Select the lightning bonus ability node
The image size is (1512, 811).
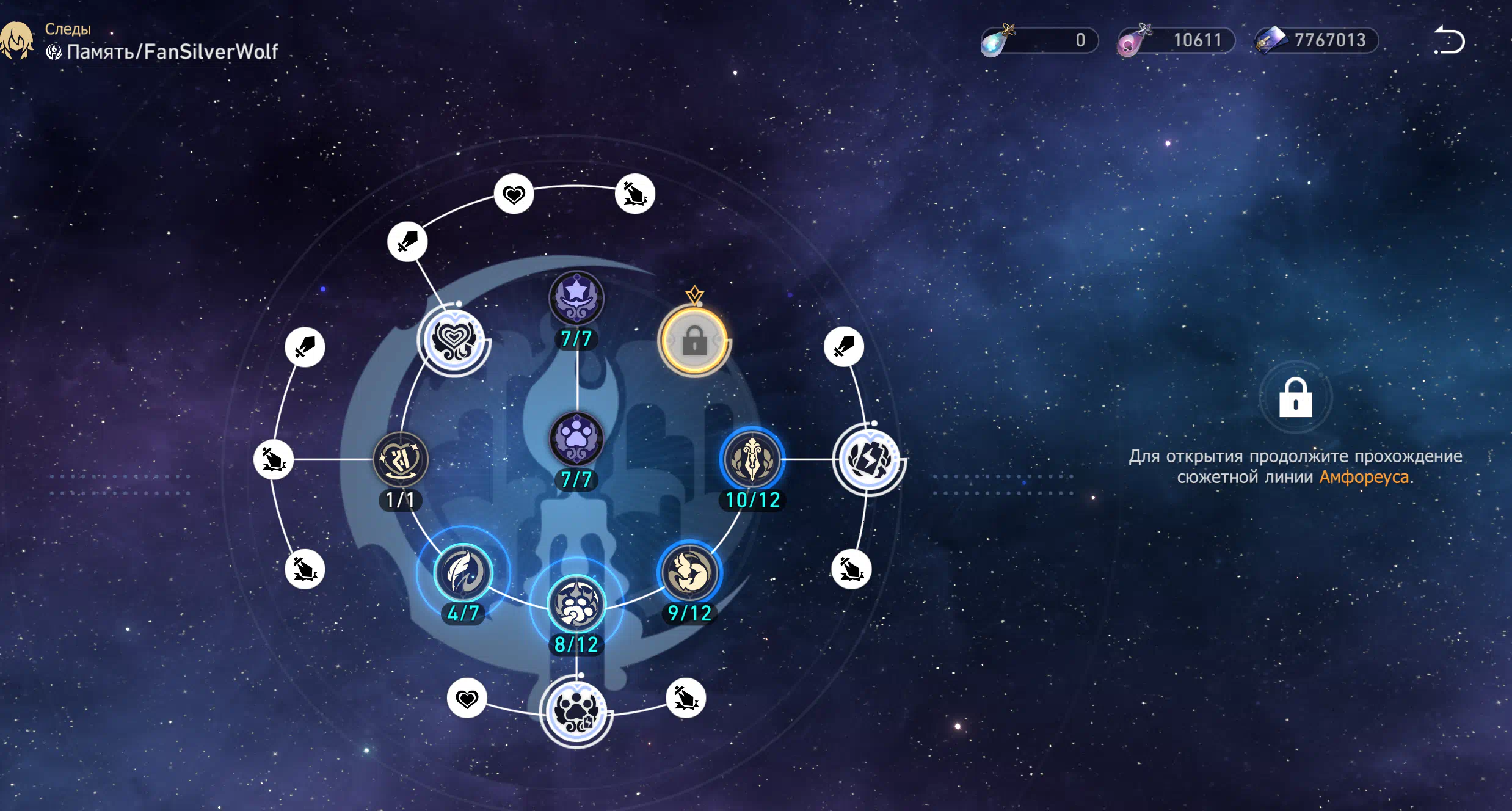click(869, 459)
